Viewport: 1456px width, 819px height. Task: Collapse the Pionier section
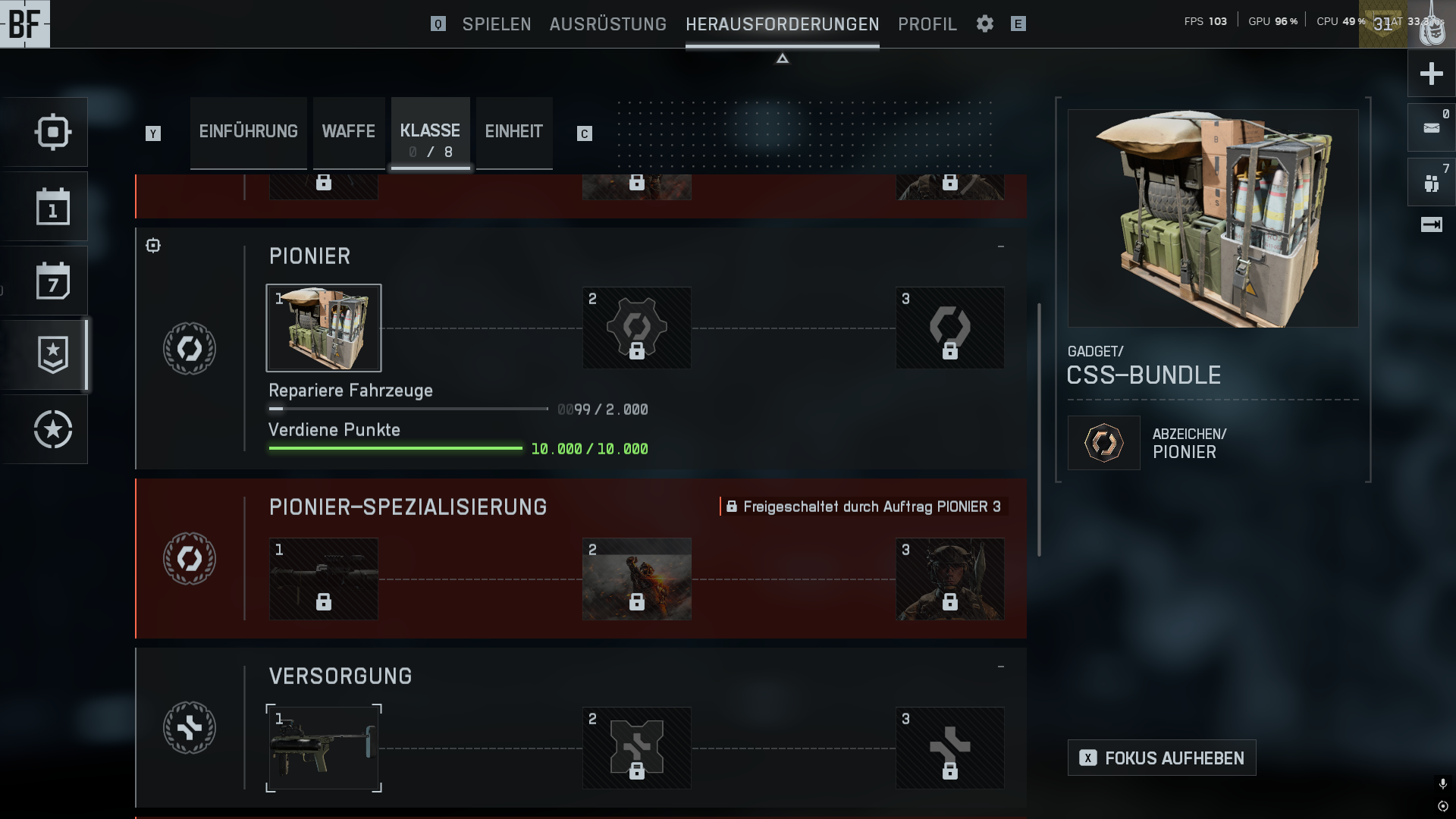coord(1001,246)
